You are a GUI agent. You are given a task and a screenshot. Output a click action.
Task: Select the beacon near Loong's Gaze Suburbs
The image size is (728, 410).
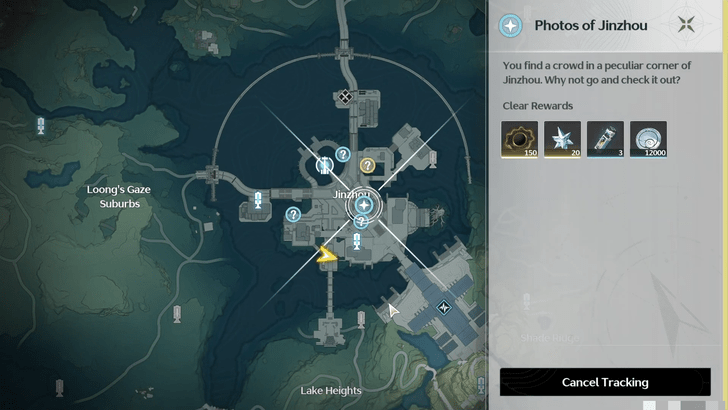point(41,126)
